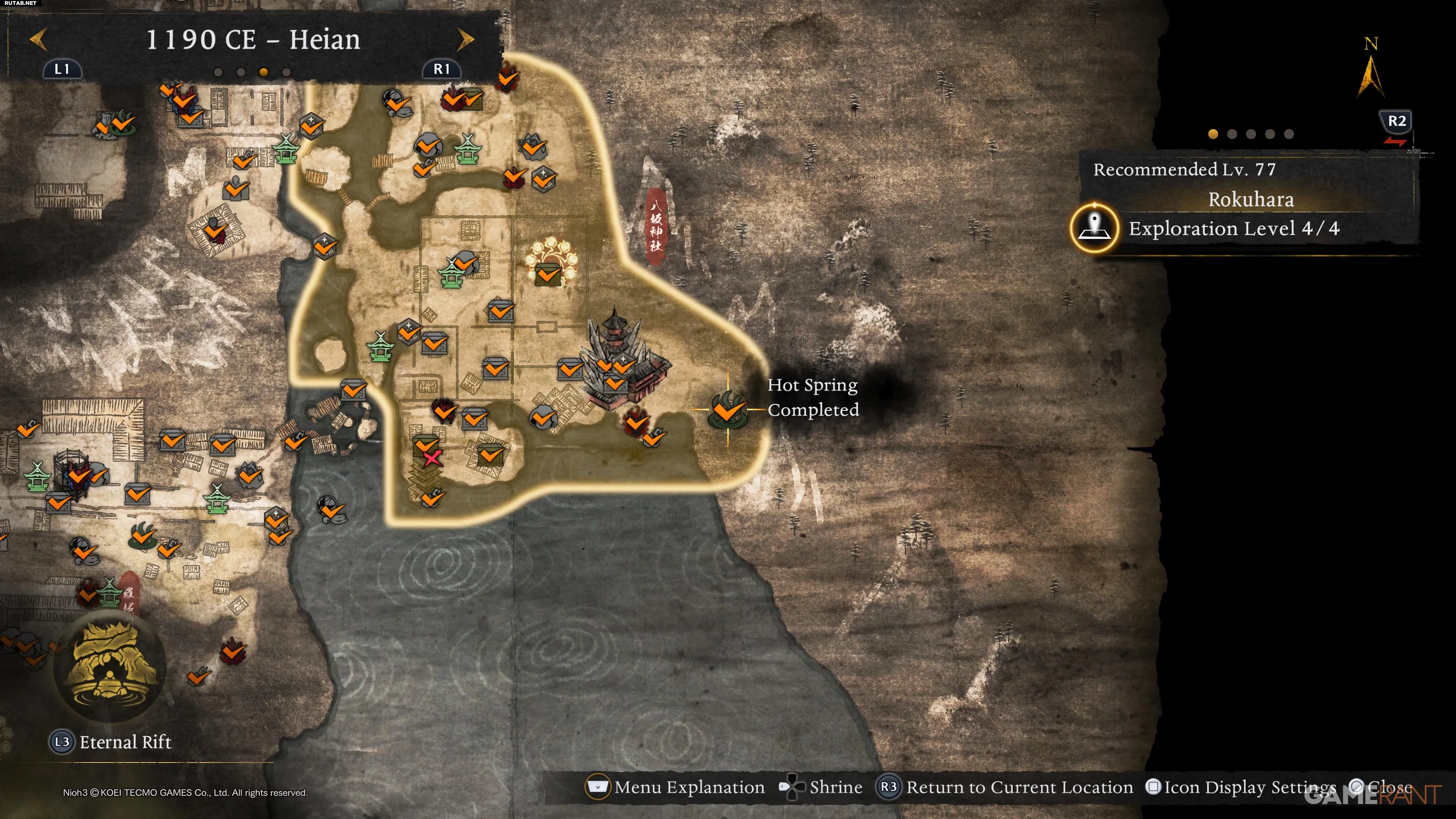
Task: Choose the Shrine option in the bottom bar
Action: (x=821, y=787)
